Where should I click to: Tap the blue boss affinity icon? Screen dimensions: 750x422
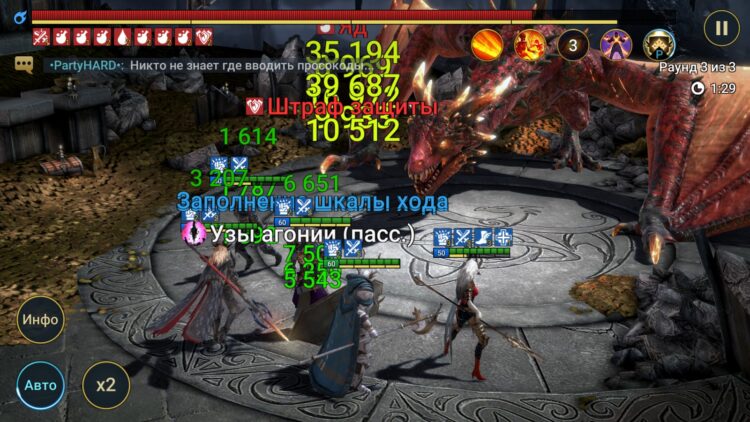pos(19,16)
